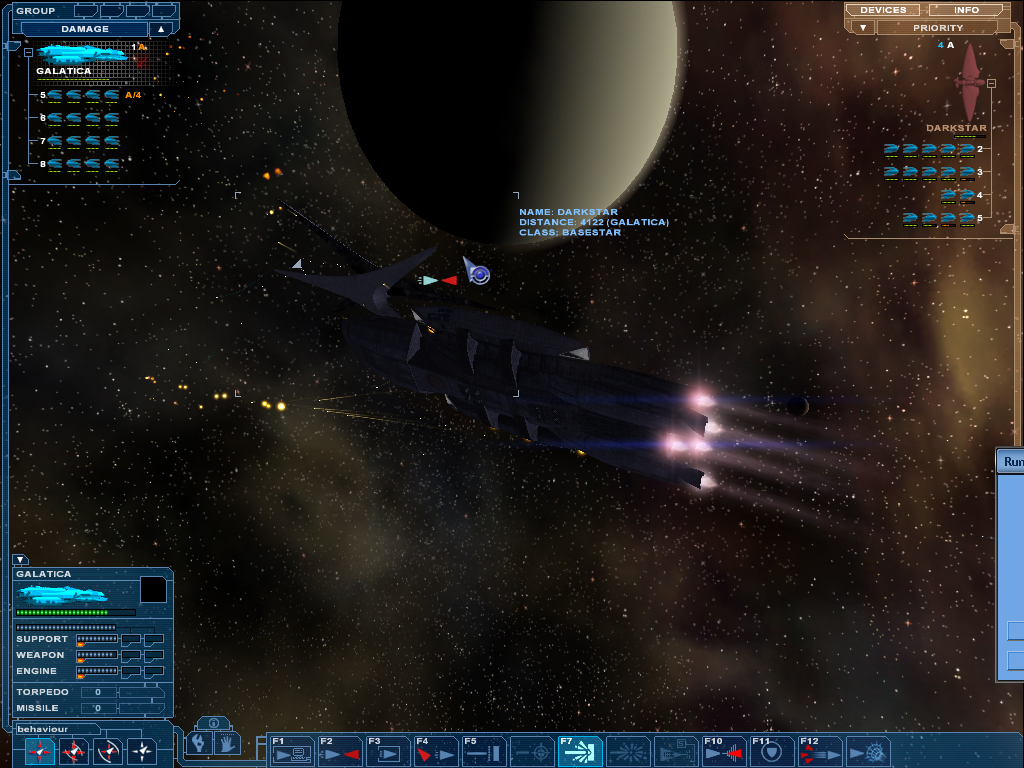Activate the F10 command button
Screen dimensions: 1024x768
coord(724,750)
